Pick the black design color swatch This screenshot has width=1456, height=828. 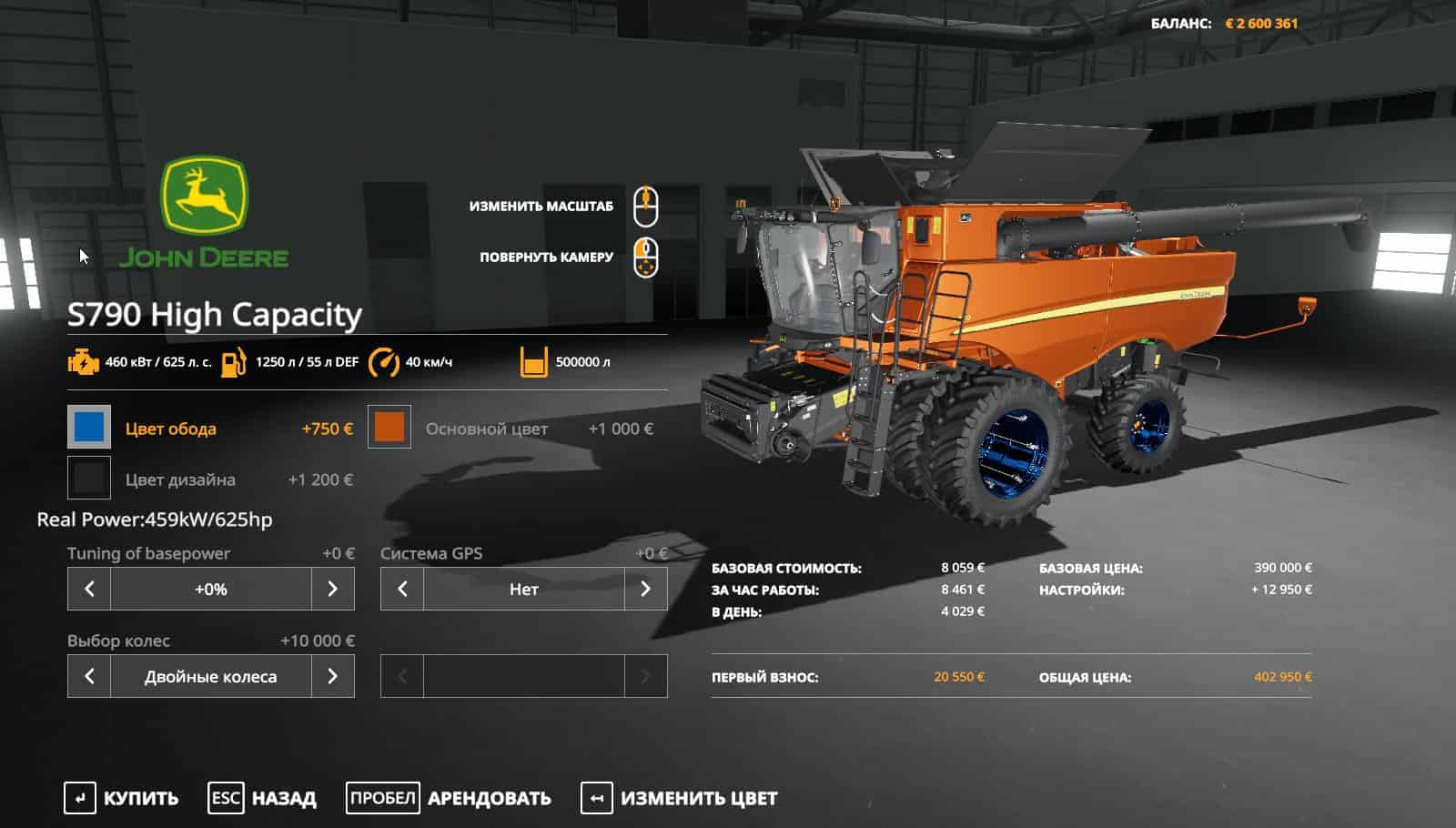point(89,479)
